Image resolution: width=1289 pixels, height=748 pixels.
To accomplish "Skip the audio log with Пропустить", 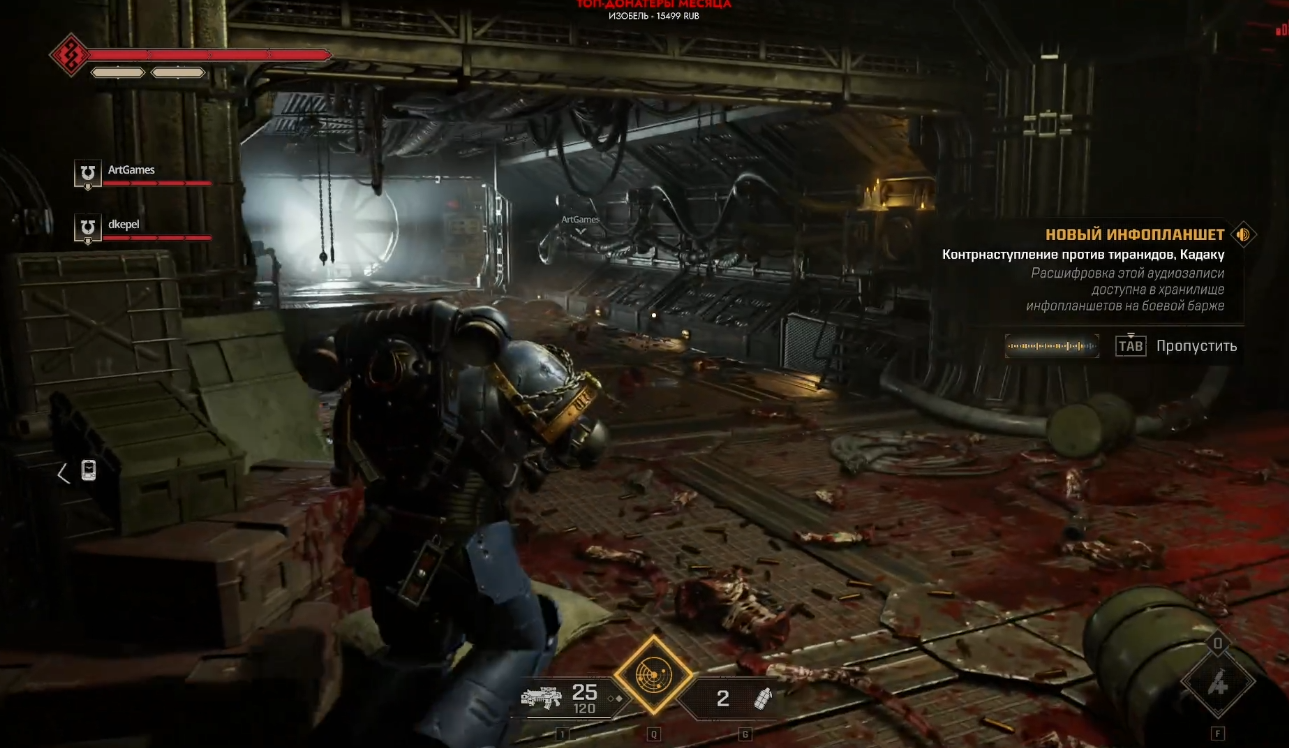I will [1196, 346].
